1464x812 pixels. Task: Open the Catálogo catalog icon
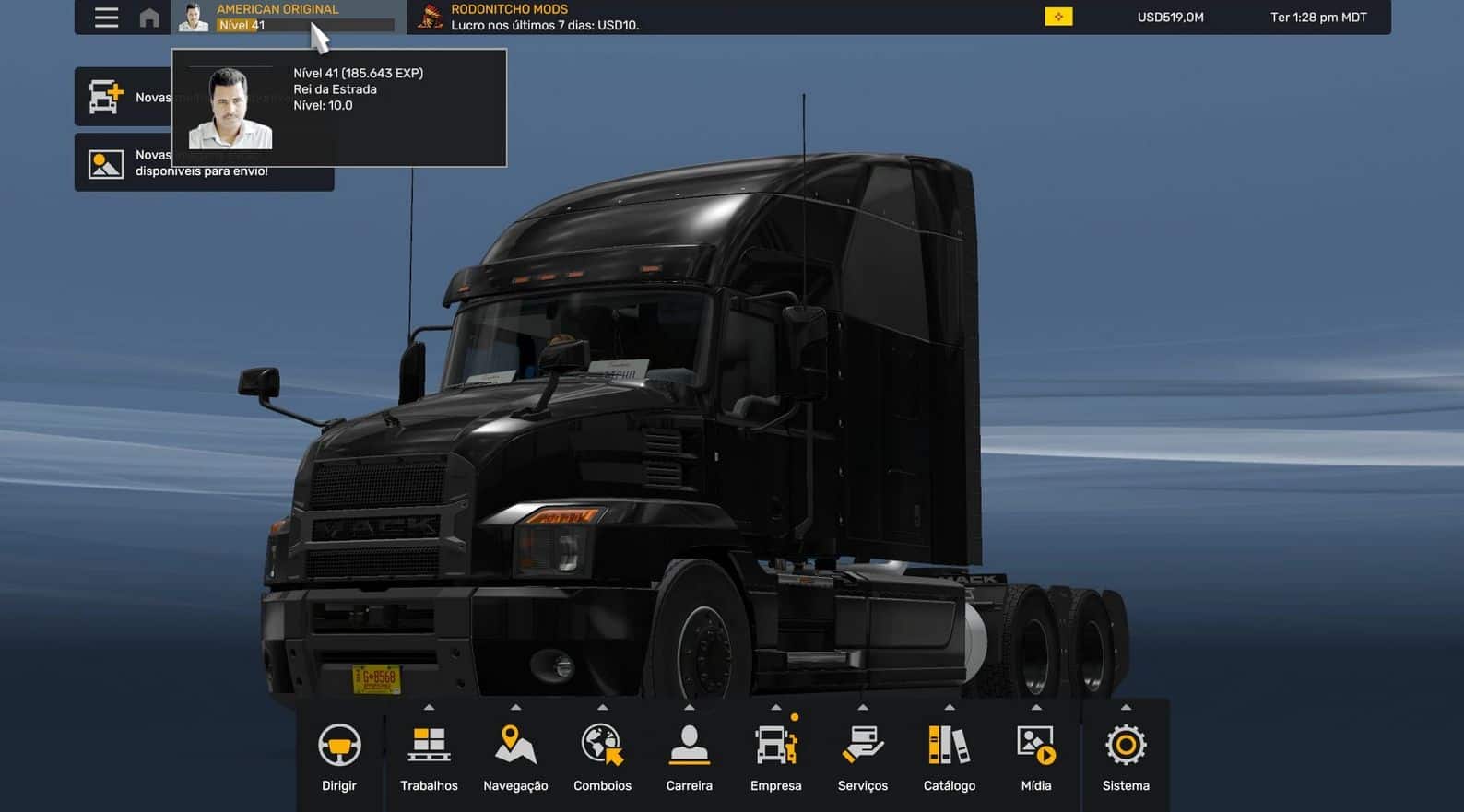[949, 743]
